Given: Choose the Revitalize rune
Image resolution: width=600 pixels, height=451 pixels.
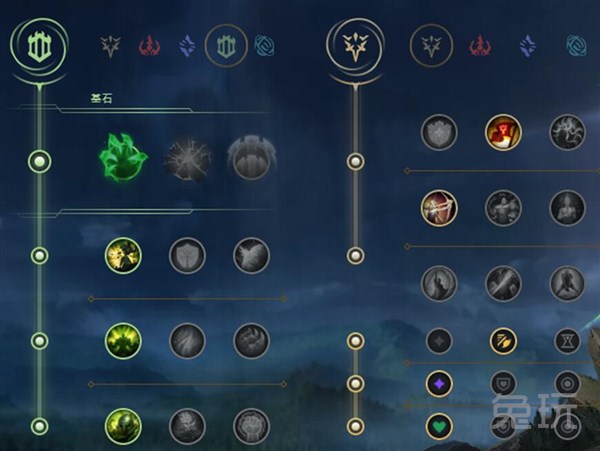Looking at the screenshot, I should [187, 426].
